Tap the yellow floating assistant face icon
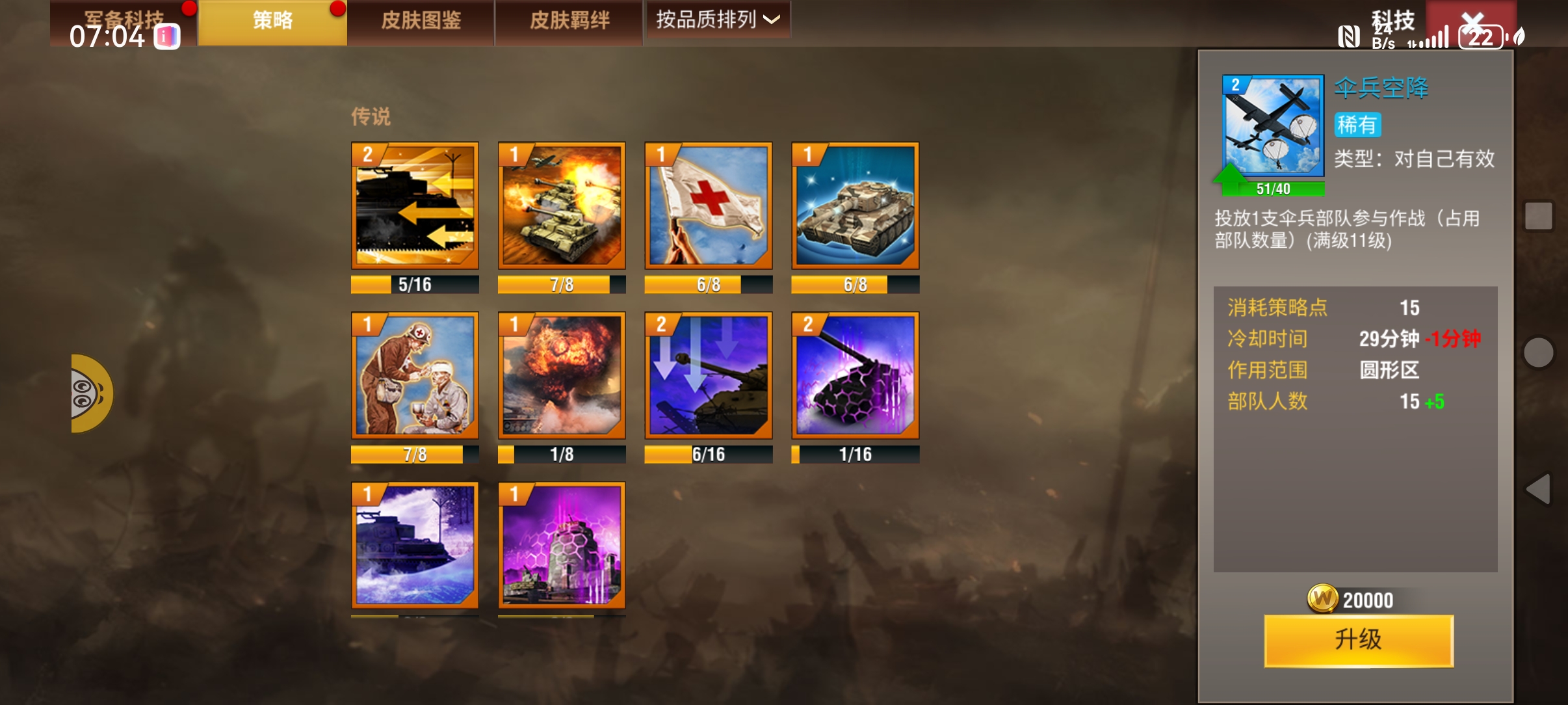The height and width of the screenshot is (705, 1568). point(90,393)
